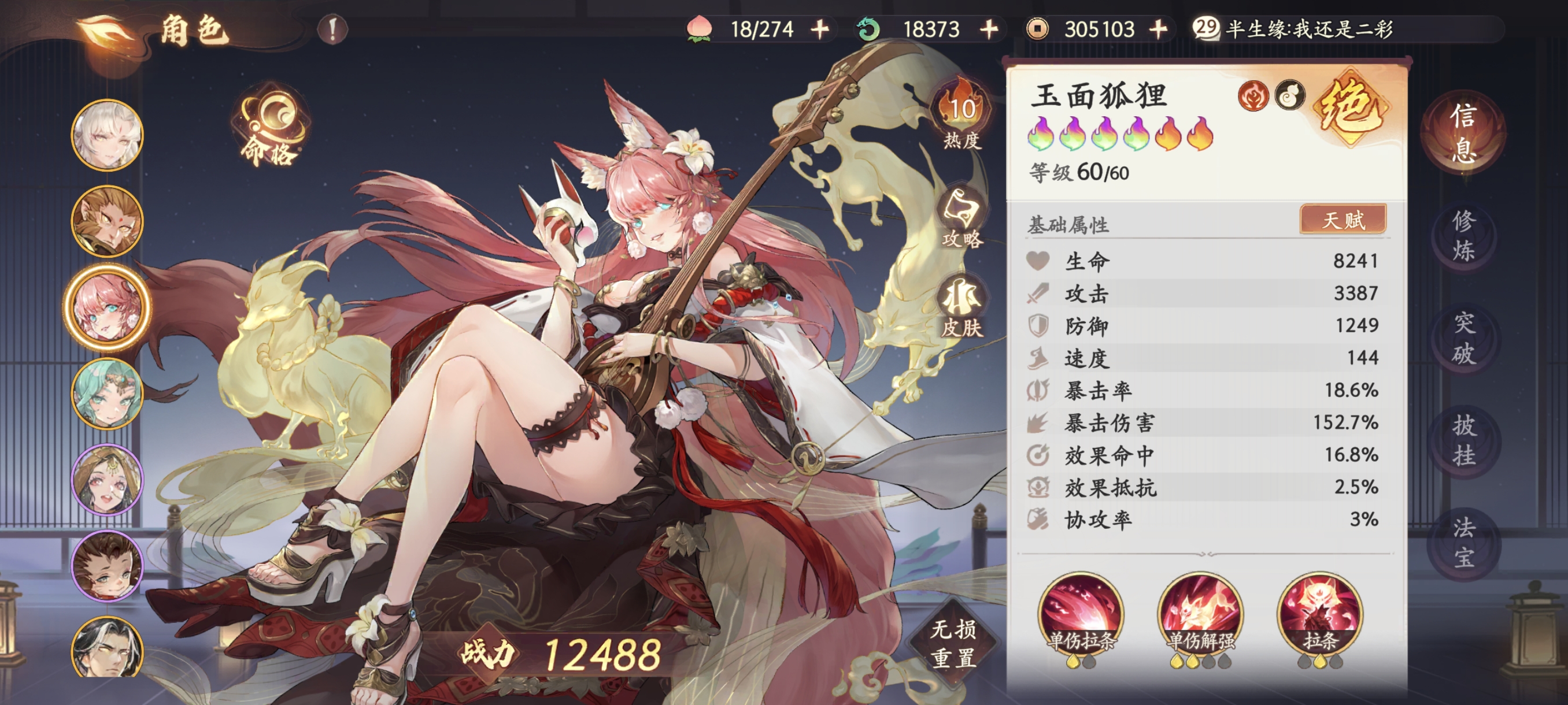Select the 信息 info tab
Viewport: 1568px width, 705px height.
tap(1463, 132)
